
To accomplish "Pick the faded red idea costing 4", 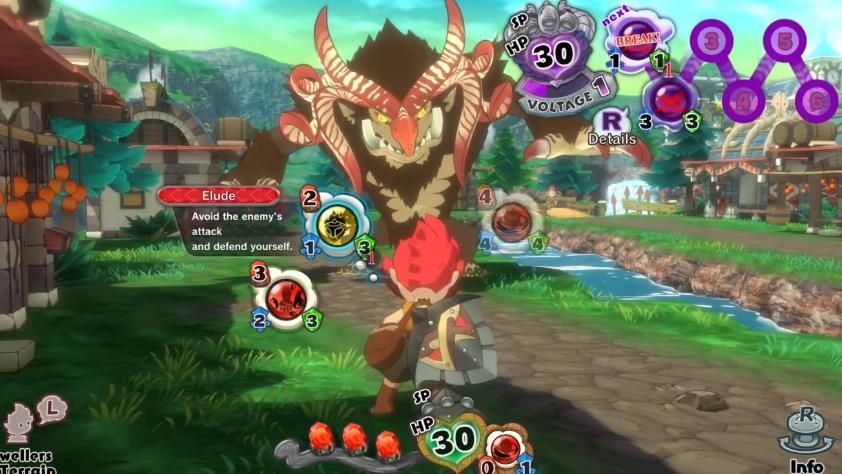I will click(512, 221).
